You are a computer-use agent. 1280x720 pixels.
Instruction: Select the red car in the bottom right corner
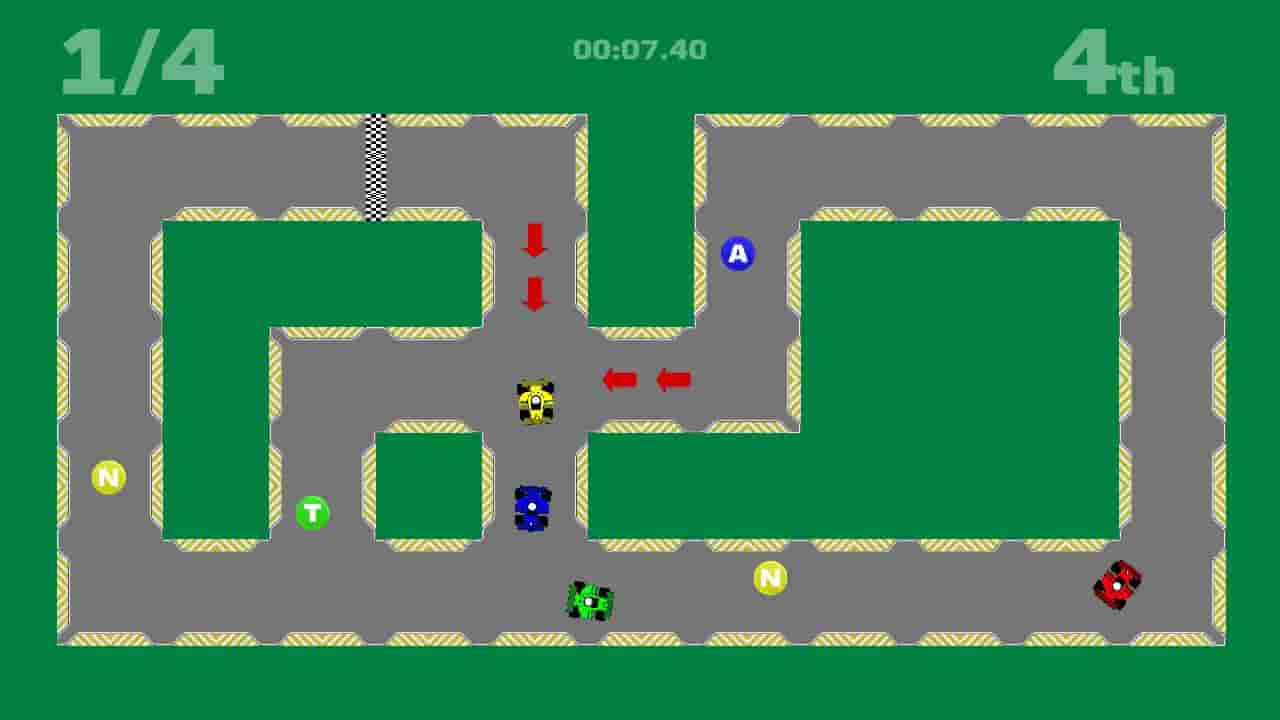[x=1119, y=586]
